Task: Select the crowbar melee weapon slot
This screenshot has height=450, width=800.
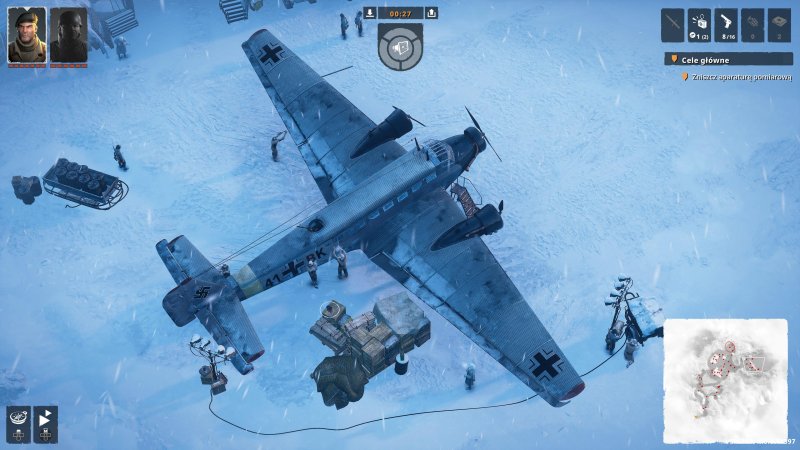Action: 672,24
